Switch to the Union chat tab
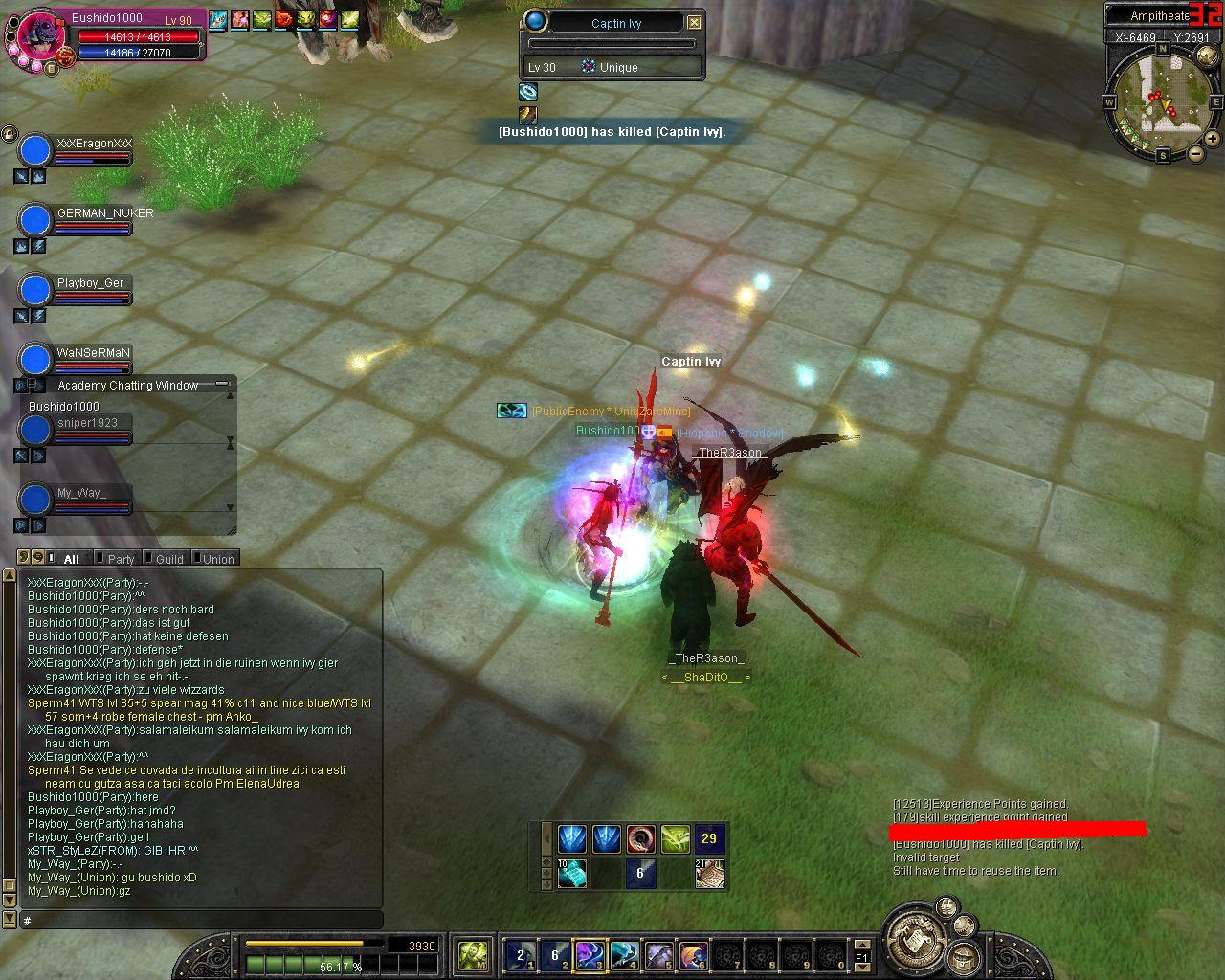Image resolution: width=1225 pixels, height=980 pixels. pos(217,559)
